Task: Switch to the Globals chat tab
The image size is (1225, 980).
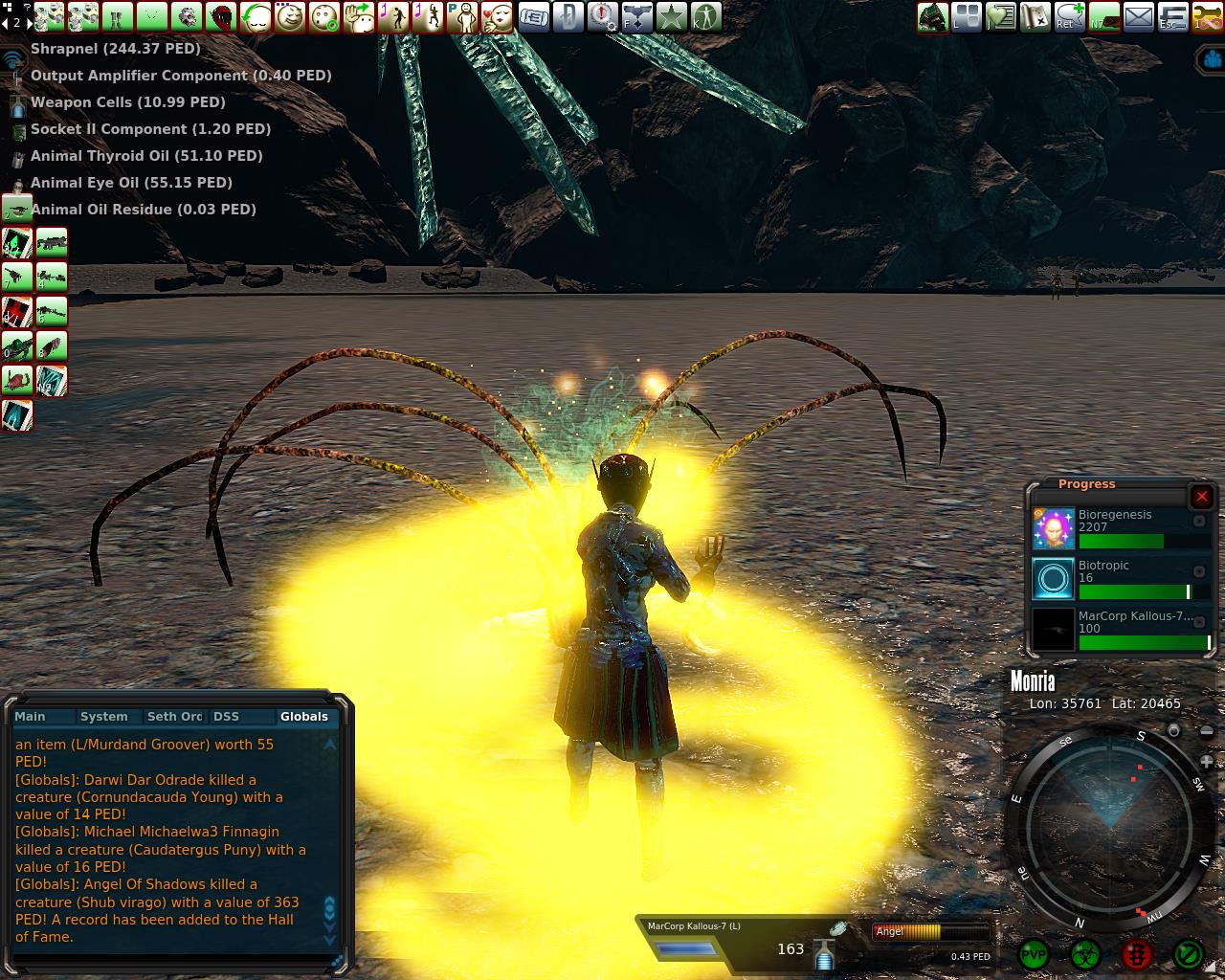Action: [303, 716]
